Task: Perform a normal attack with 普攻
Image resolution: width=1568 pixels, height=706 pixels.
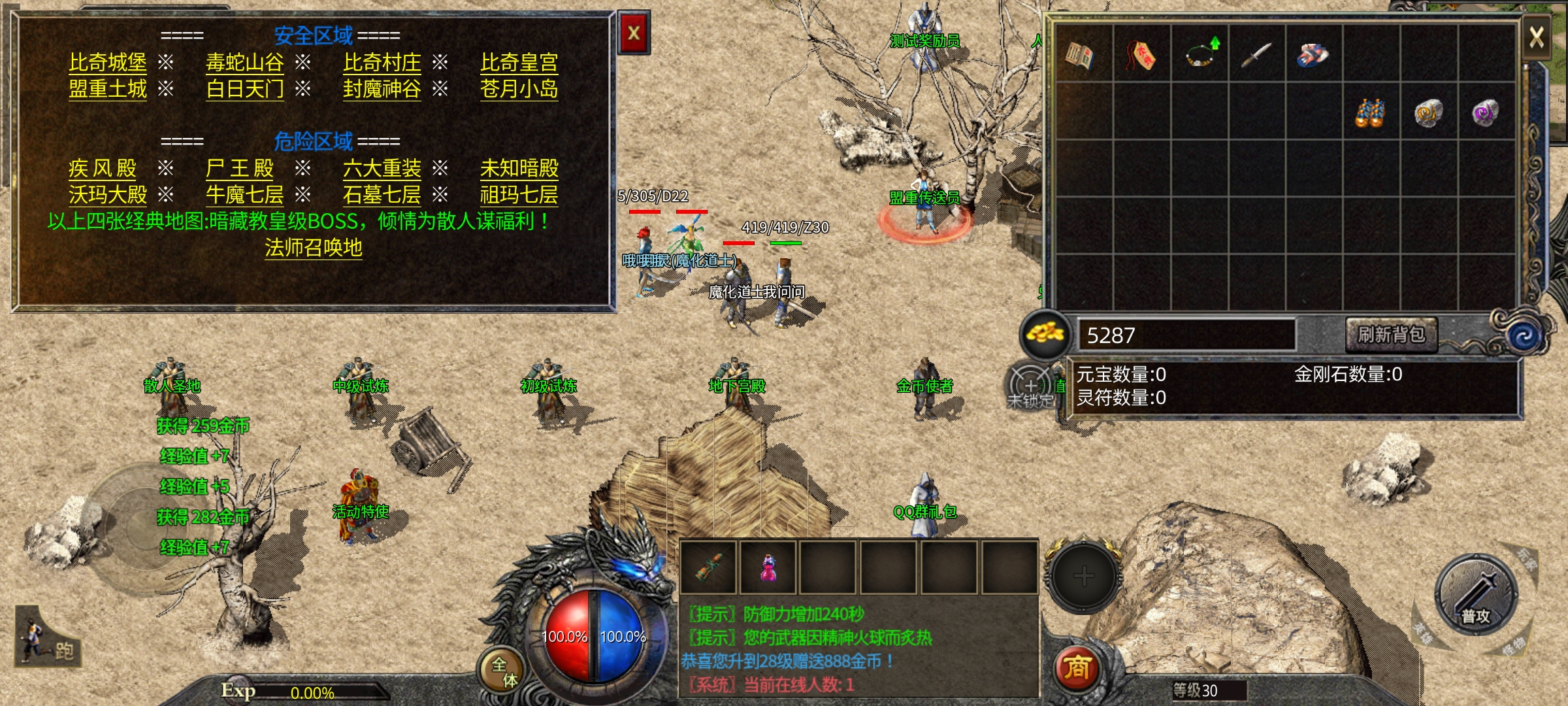Action: 1476,596
